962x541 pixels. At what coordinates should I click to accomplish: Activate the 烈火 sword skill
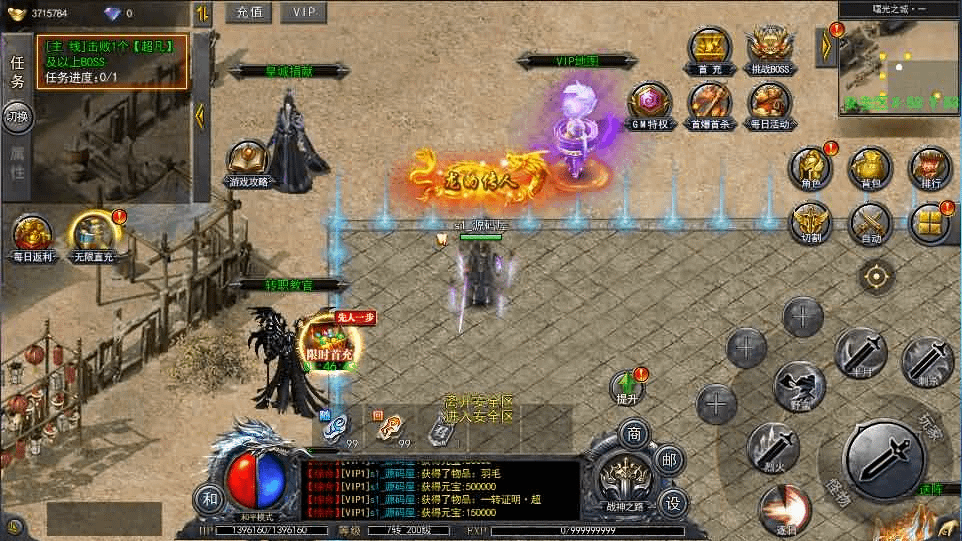772,445
